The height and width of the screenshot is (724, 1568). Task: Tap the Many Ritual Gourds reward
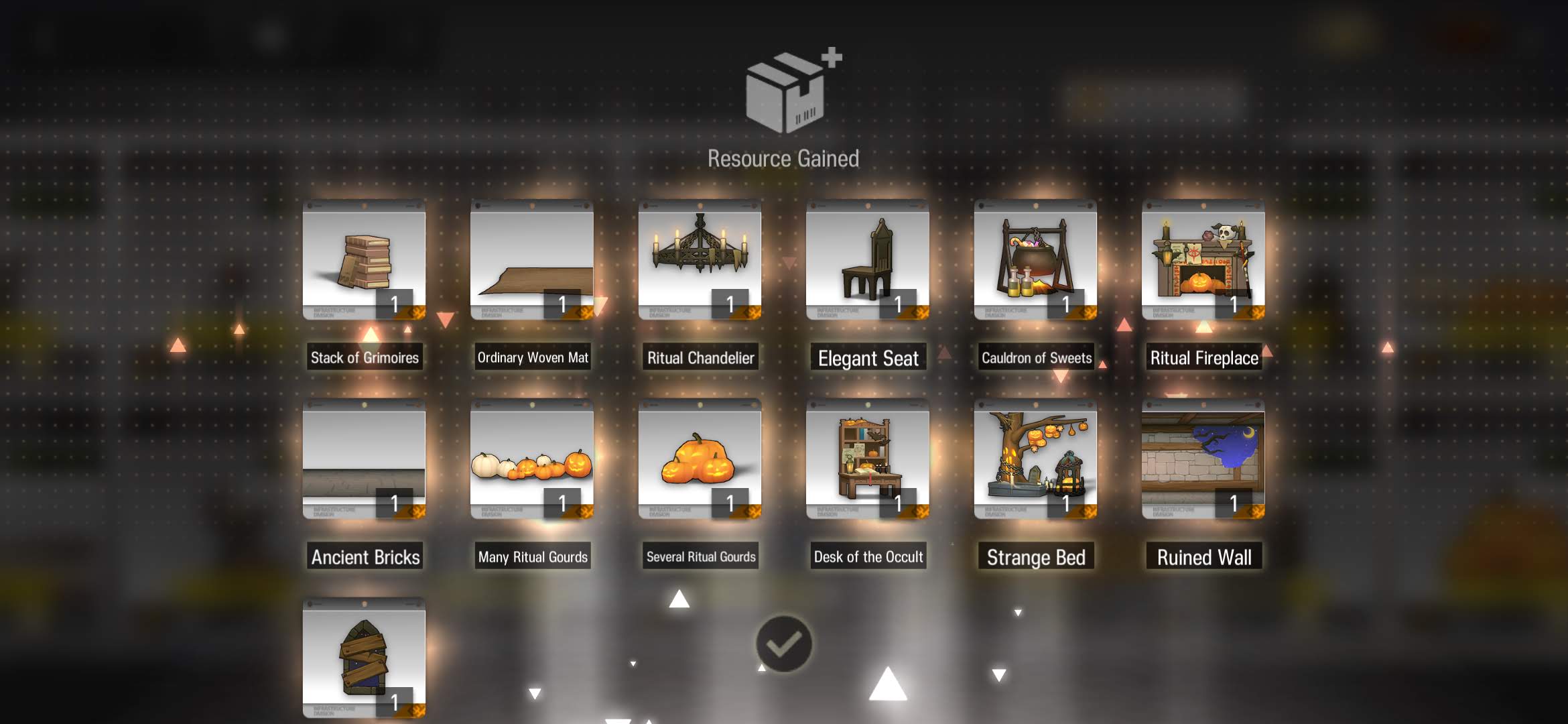[x=531, y=459]
